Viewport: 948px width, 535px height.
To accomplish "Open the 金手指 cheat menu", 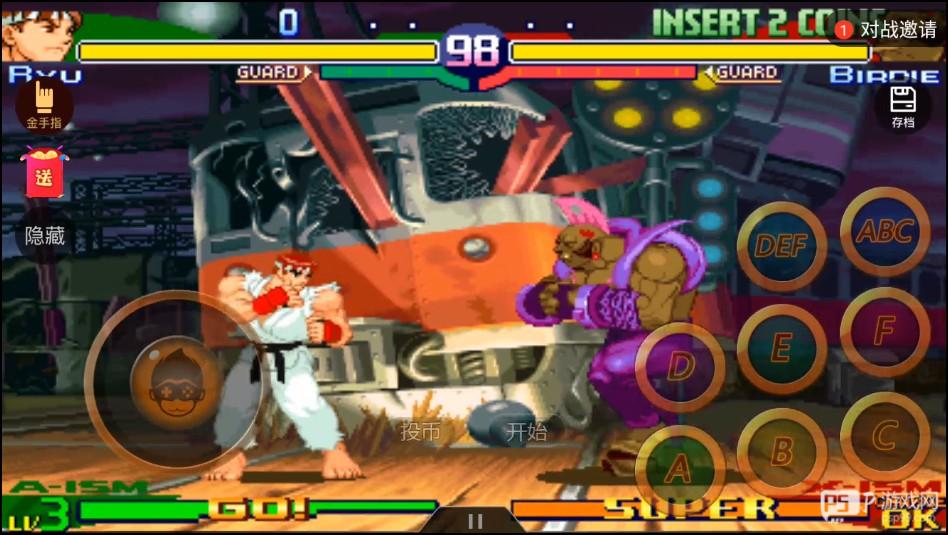I will [x=44, y=106].
